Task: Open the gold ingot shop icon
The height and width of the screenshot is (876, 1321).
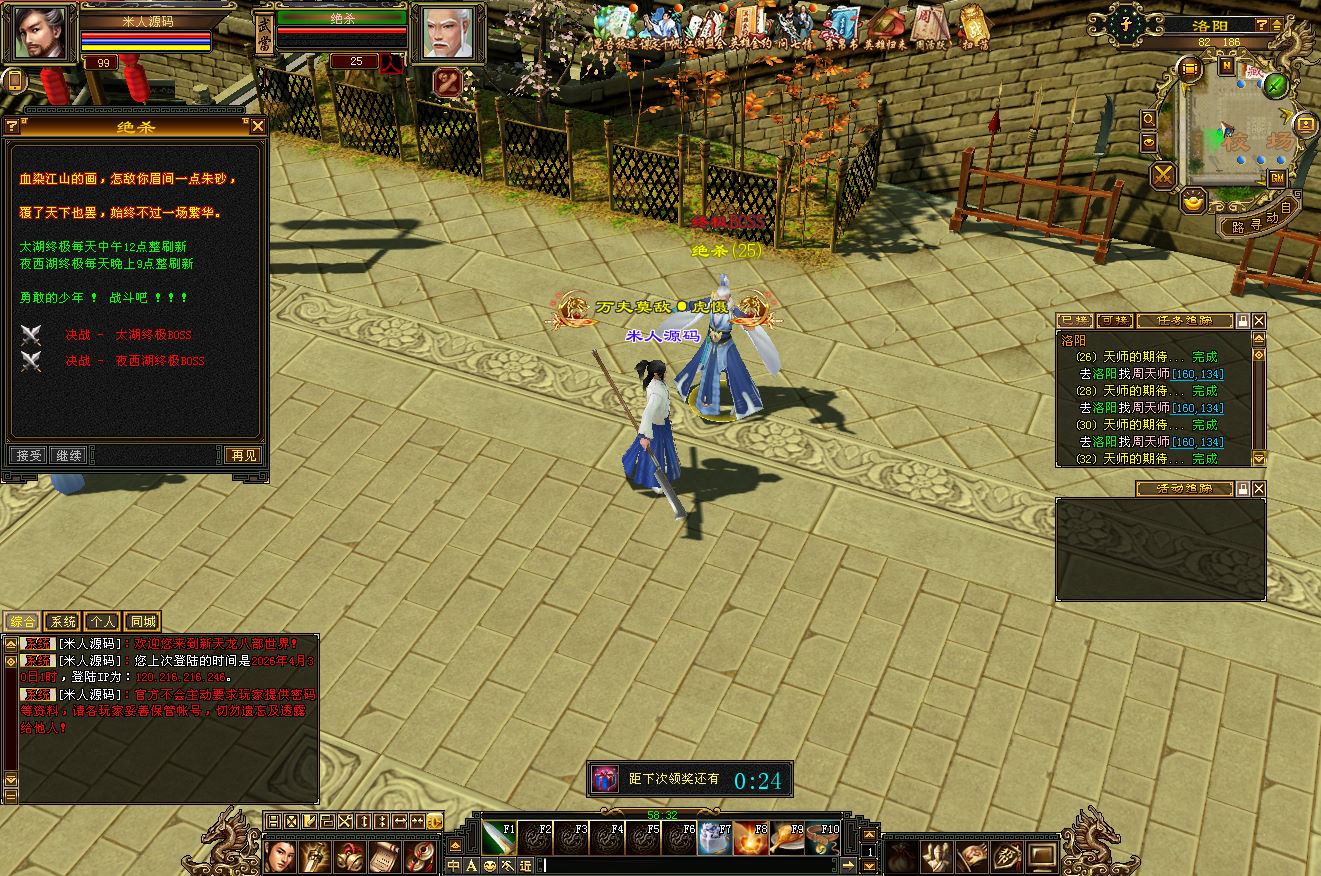Action: point(1193,201)
